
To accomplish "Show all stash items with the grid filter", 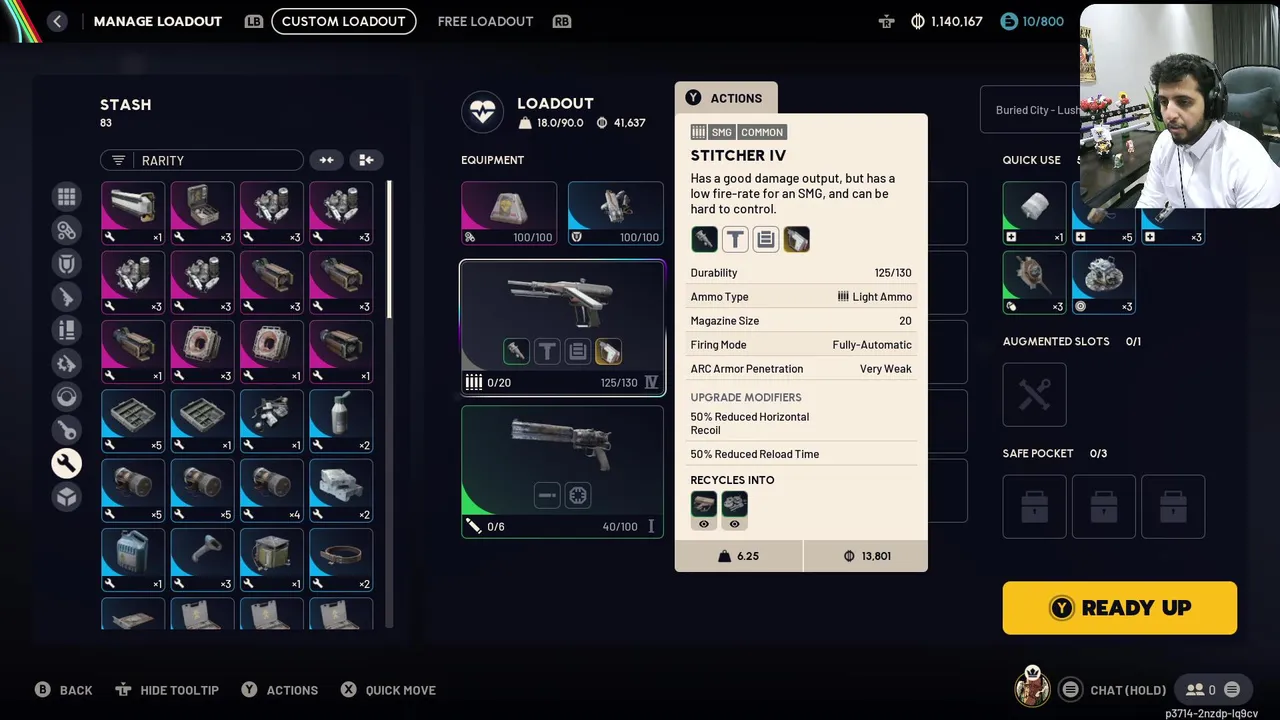I will click(x=66, y=197).
